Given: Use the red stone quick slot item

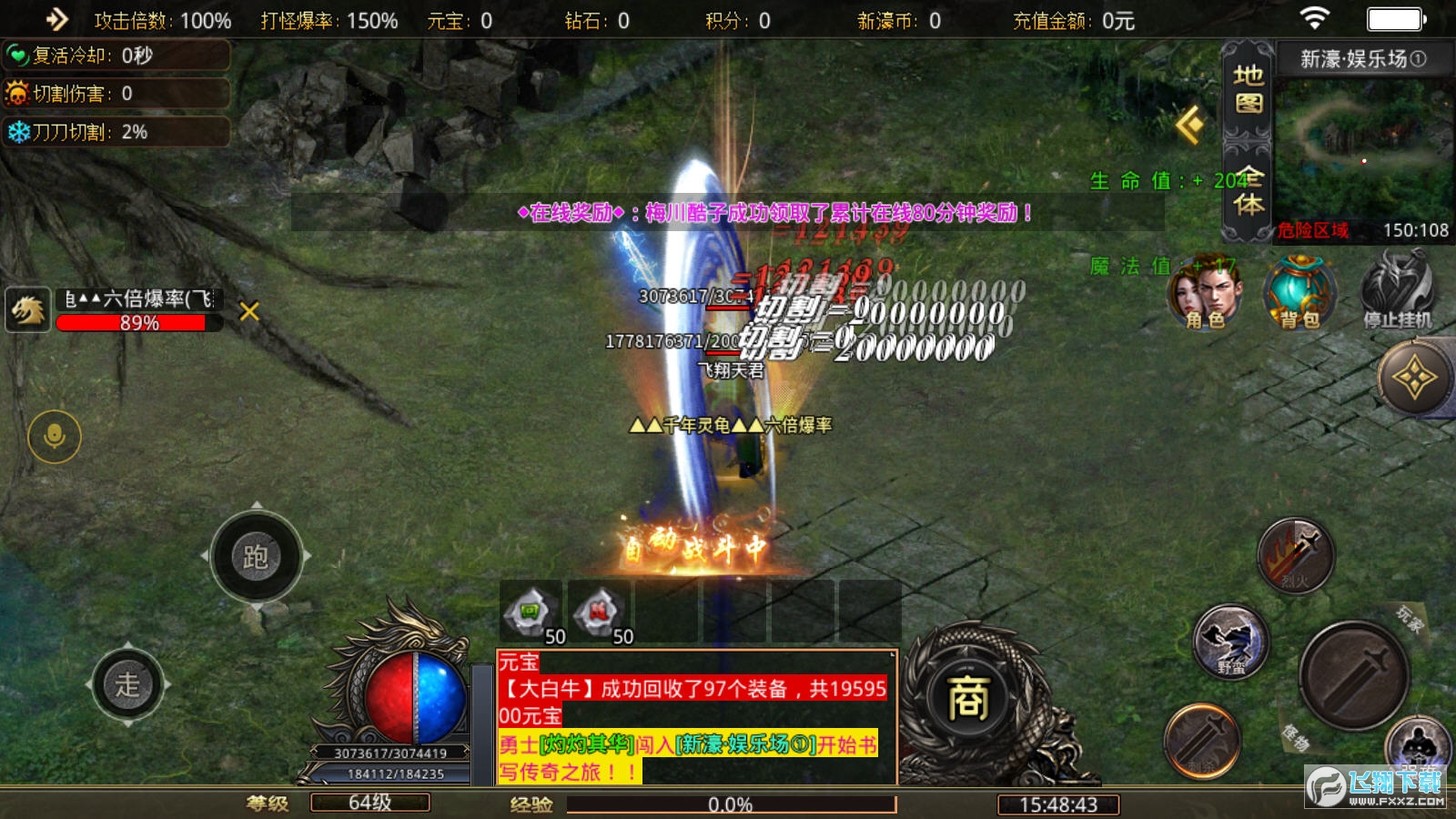Looking at the screenshot, I should pos(599,612).
